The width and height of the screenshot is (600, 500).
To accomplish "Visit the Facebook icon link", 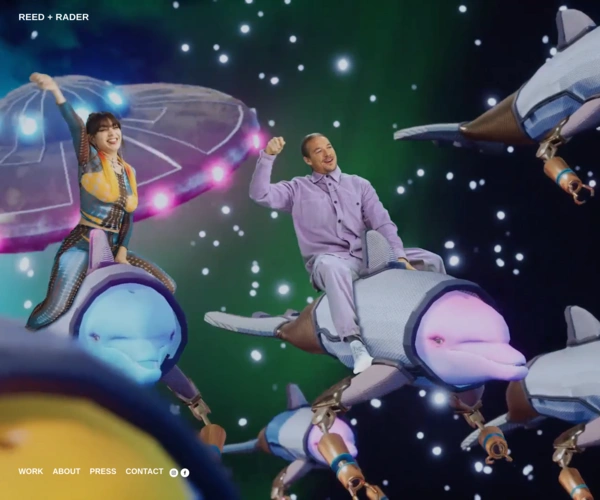I will pyautogui.click(x=185, y=472).
